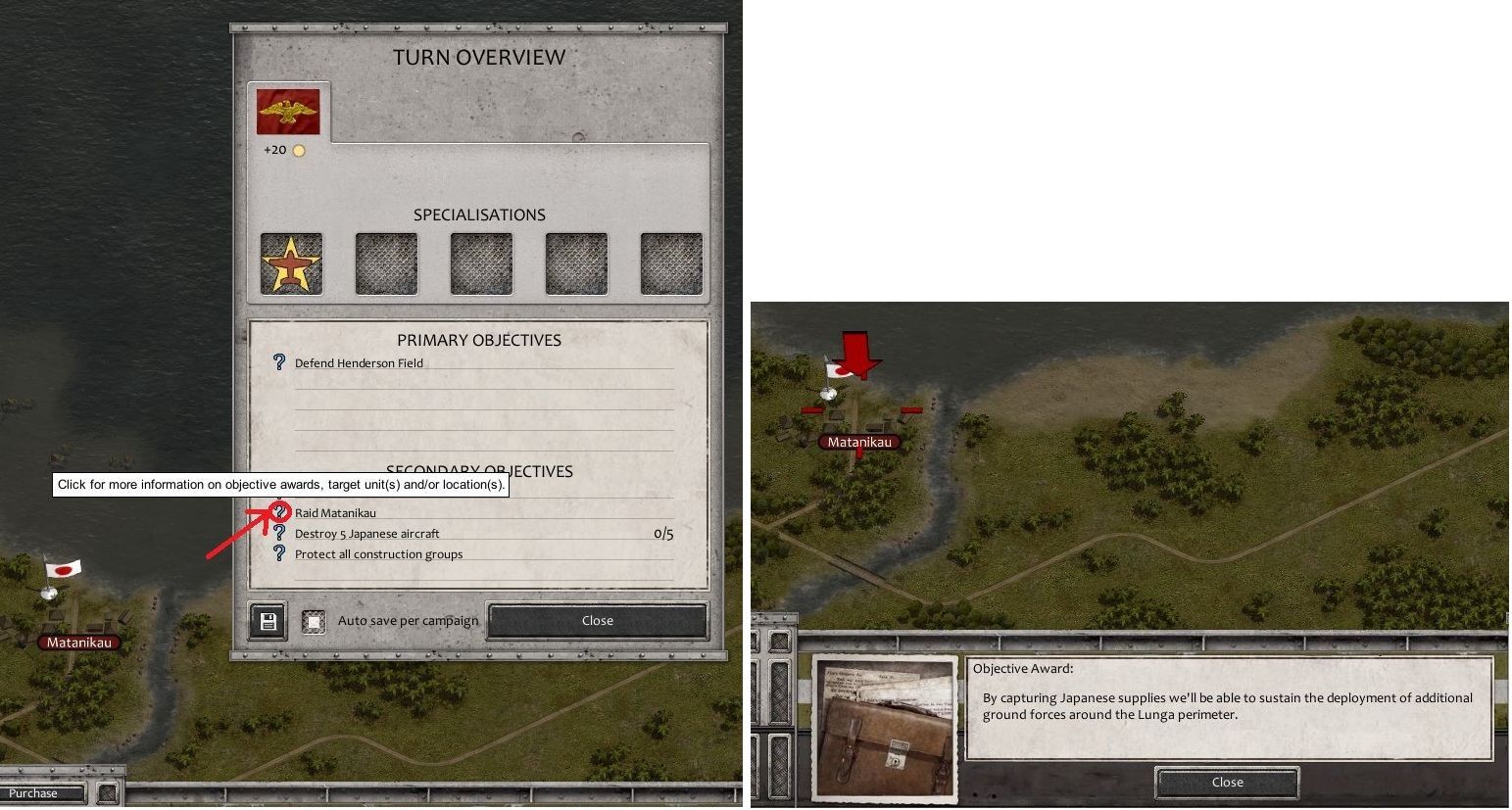Click the red eagle faction banner icon
Image resolution: width=1512 pixels, height=810 pixels.
pos(287,111)
